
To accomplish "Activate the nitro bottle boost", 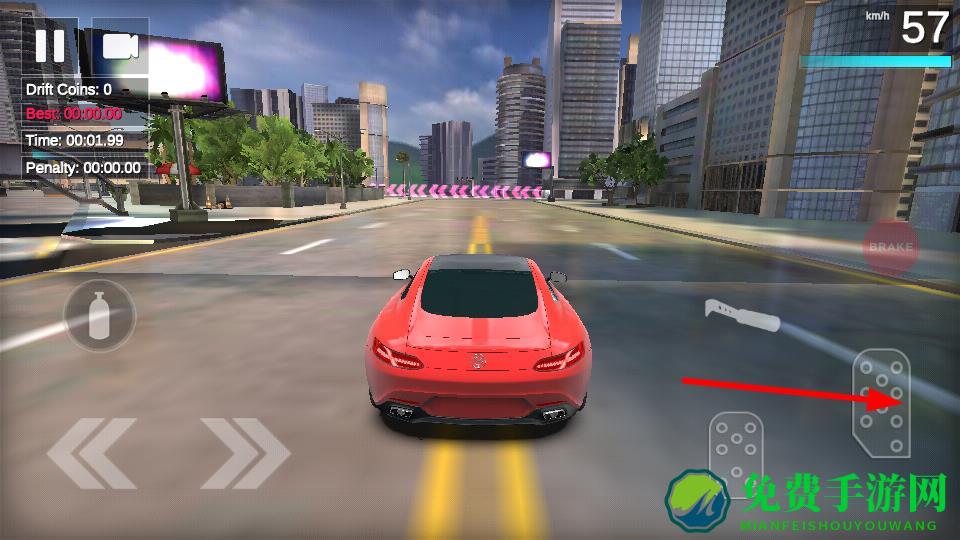I will pyautogui.click(x=99, y=315).
